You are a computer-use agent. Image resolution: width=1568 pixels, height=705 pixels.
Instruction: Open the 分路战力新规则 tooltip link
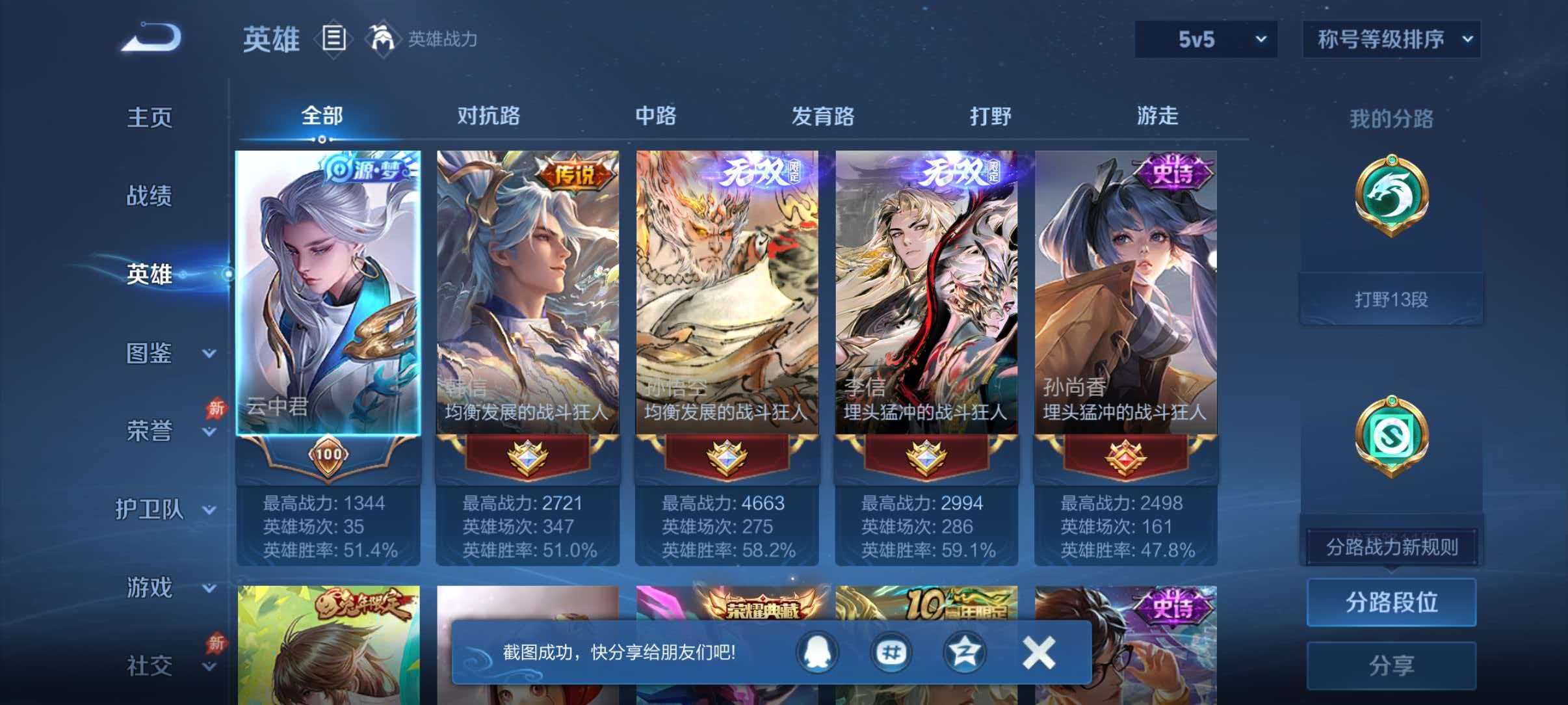[x=1391, y=548]
